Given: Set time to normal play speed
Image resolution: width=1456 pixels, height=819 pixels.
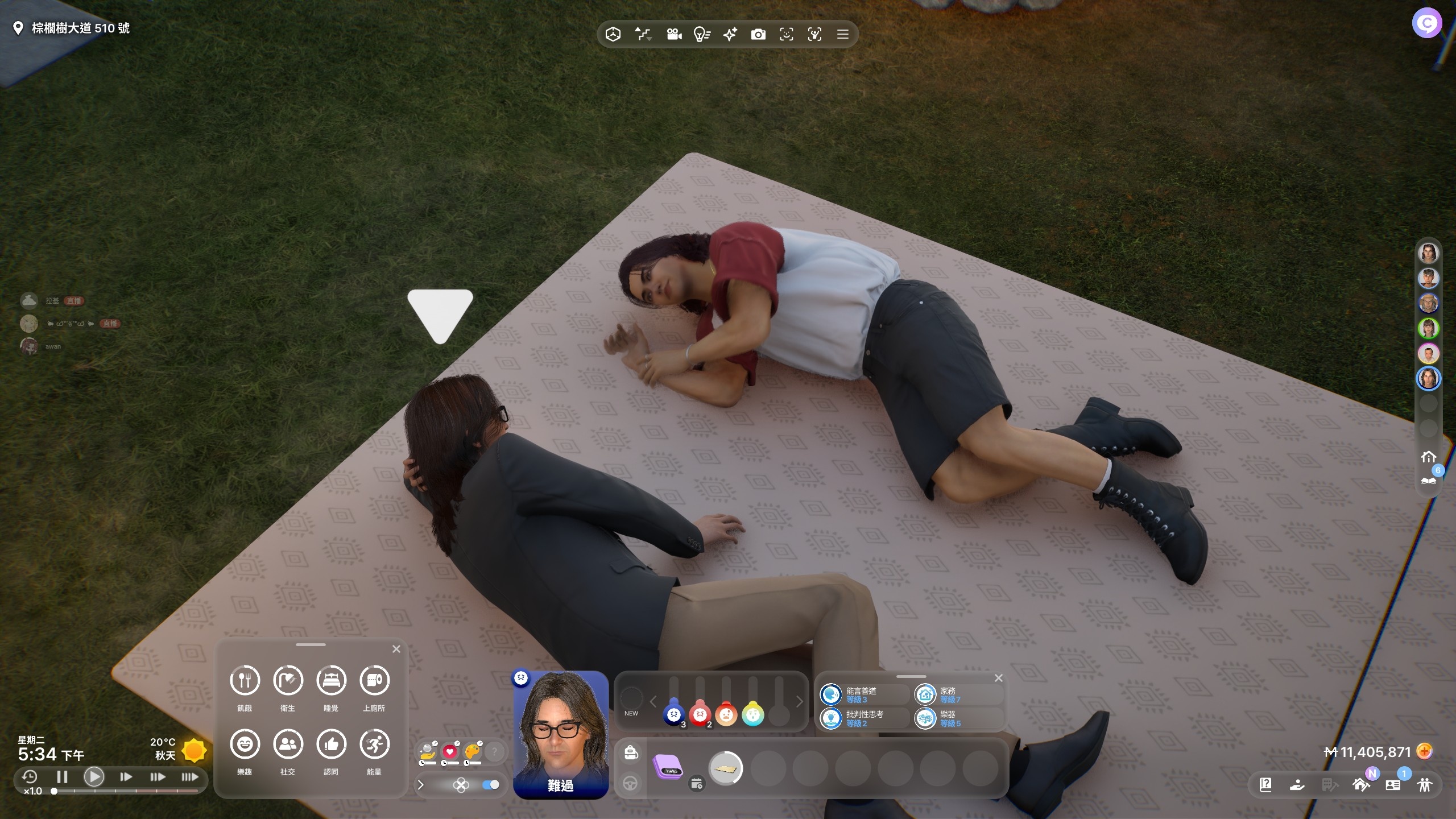Looking at the screenshot, I should point(94,777).
